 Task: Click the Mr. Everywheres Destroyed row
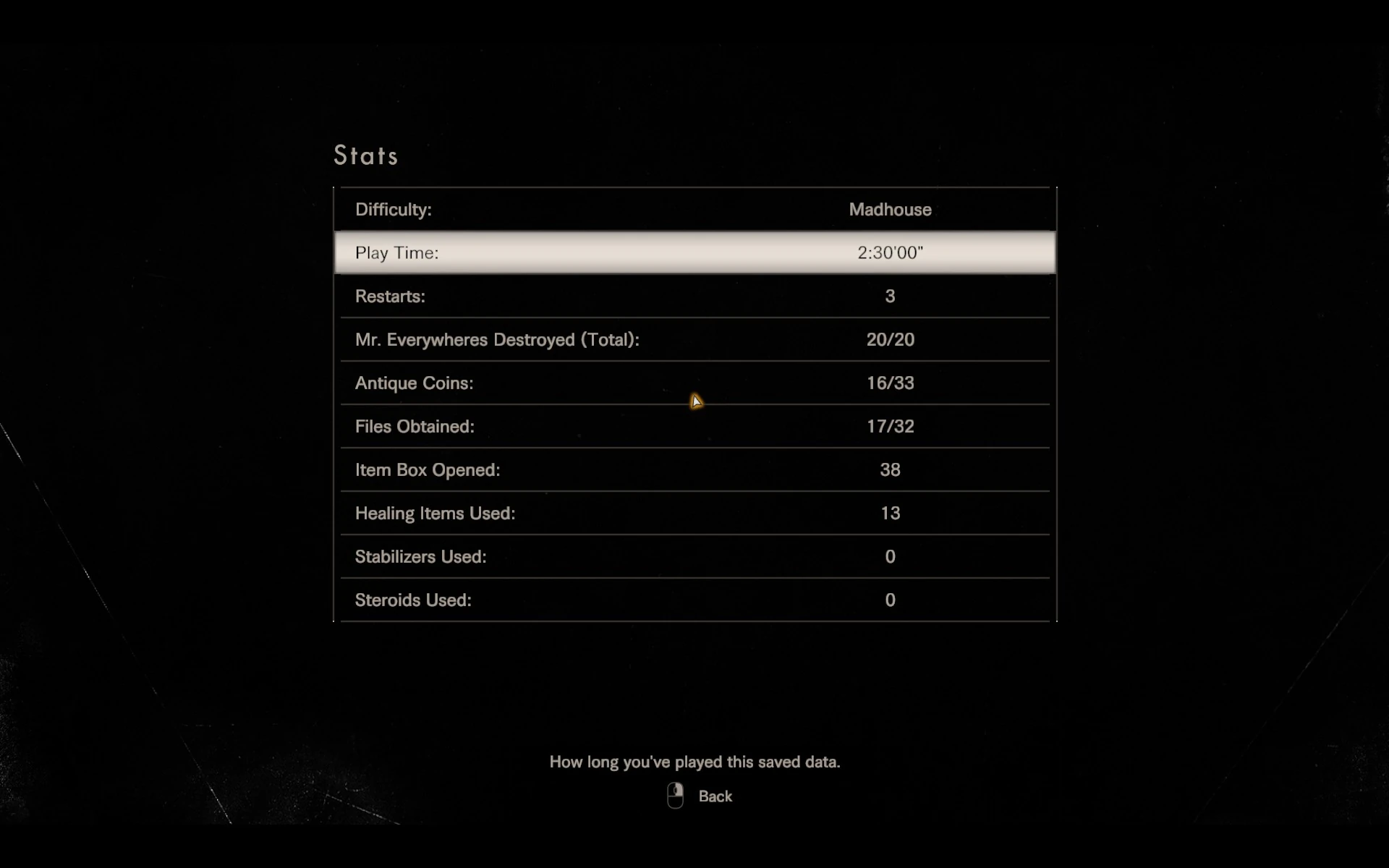[694, 339]
